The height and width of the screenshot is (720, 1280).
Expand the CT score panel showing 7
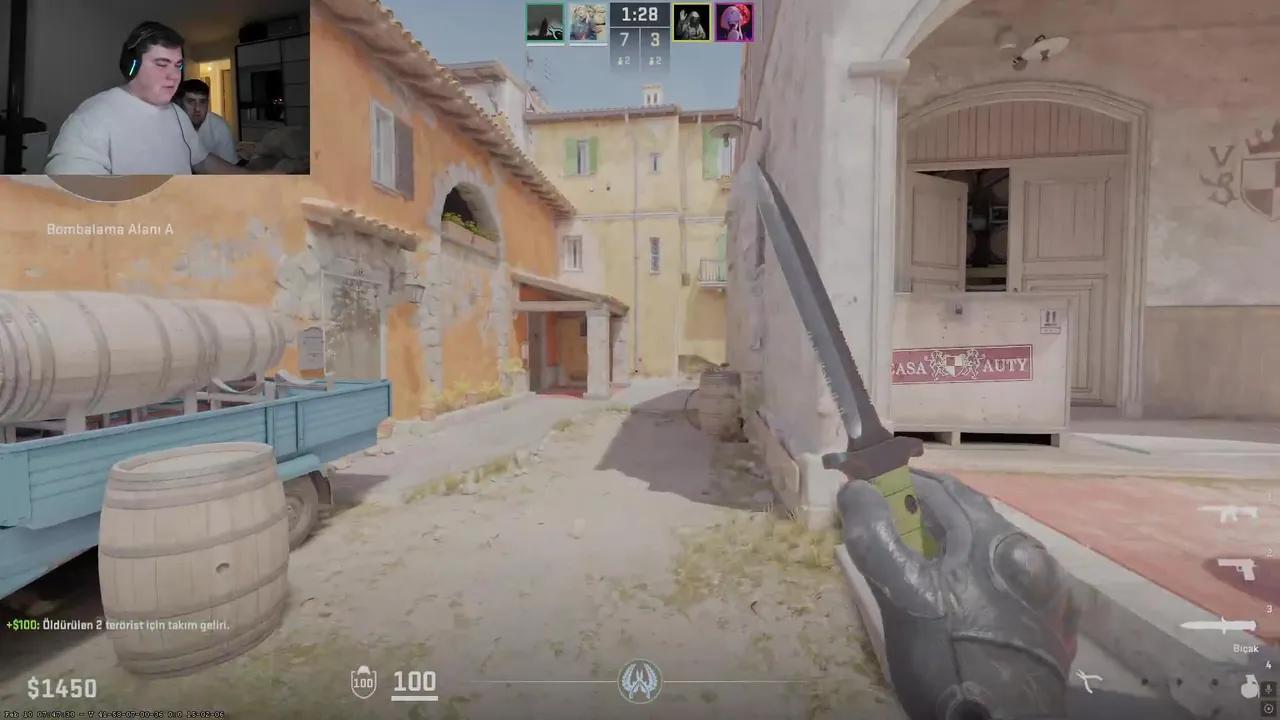pos(624,39)
